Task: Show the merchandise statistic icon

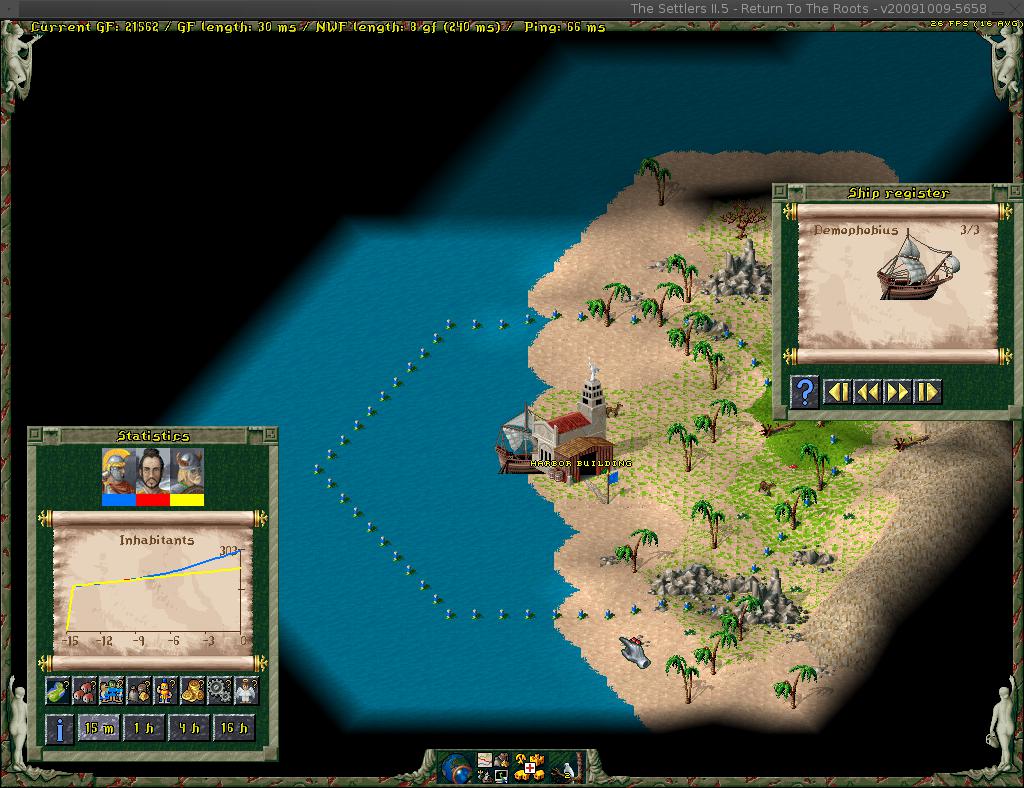Action: [139, 690]
